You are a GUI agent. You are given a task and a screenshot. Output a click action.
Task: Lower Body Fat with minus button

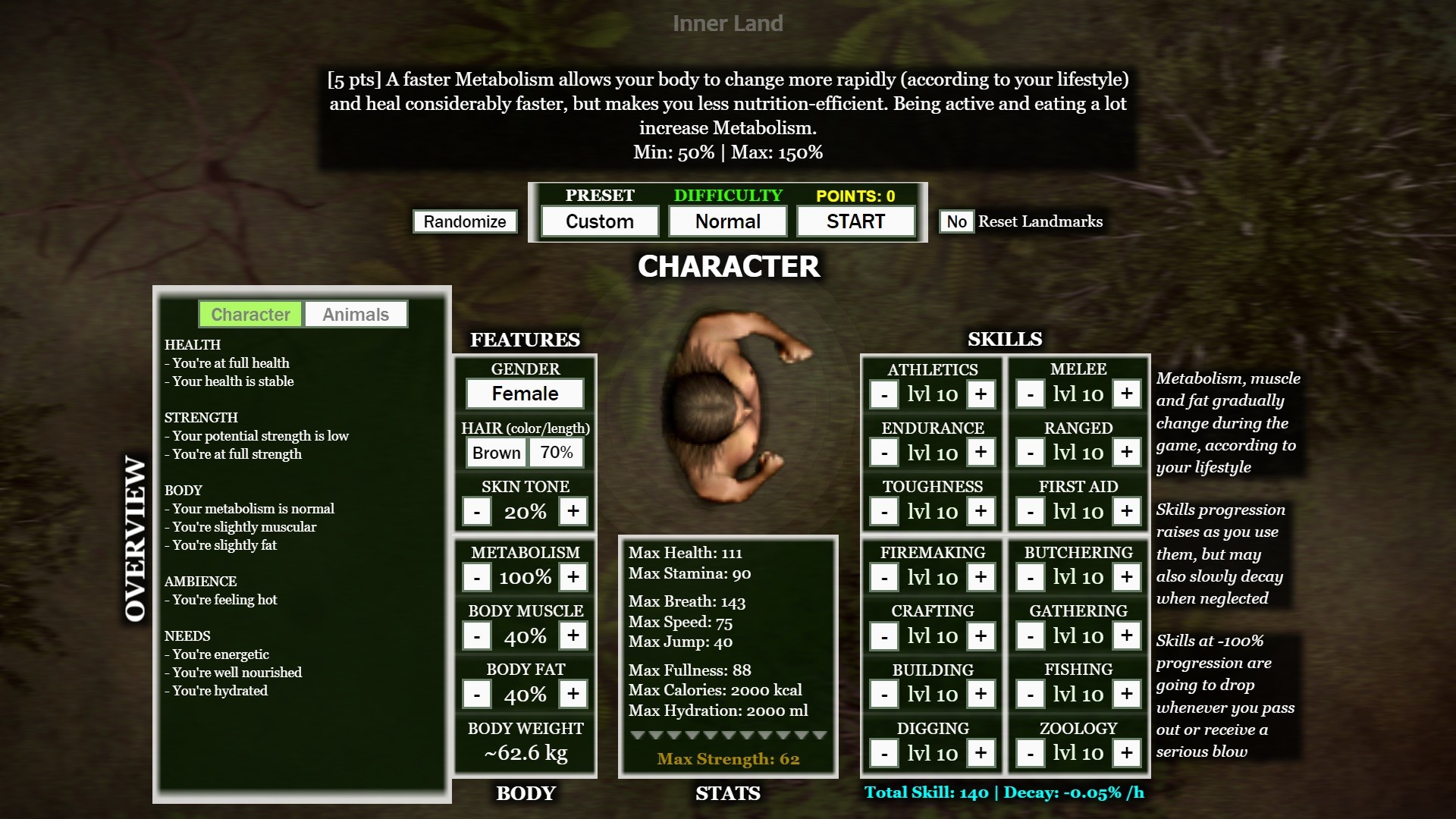[x=477, y=695]
